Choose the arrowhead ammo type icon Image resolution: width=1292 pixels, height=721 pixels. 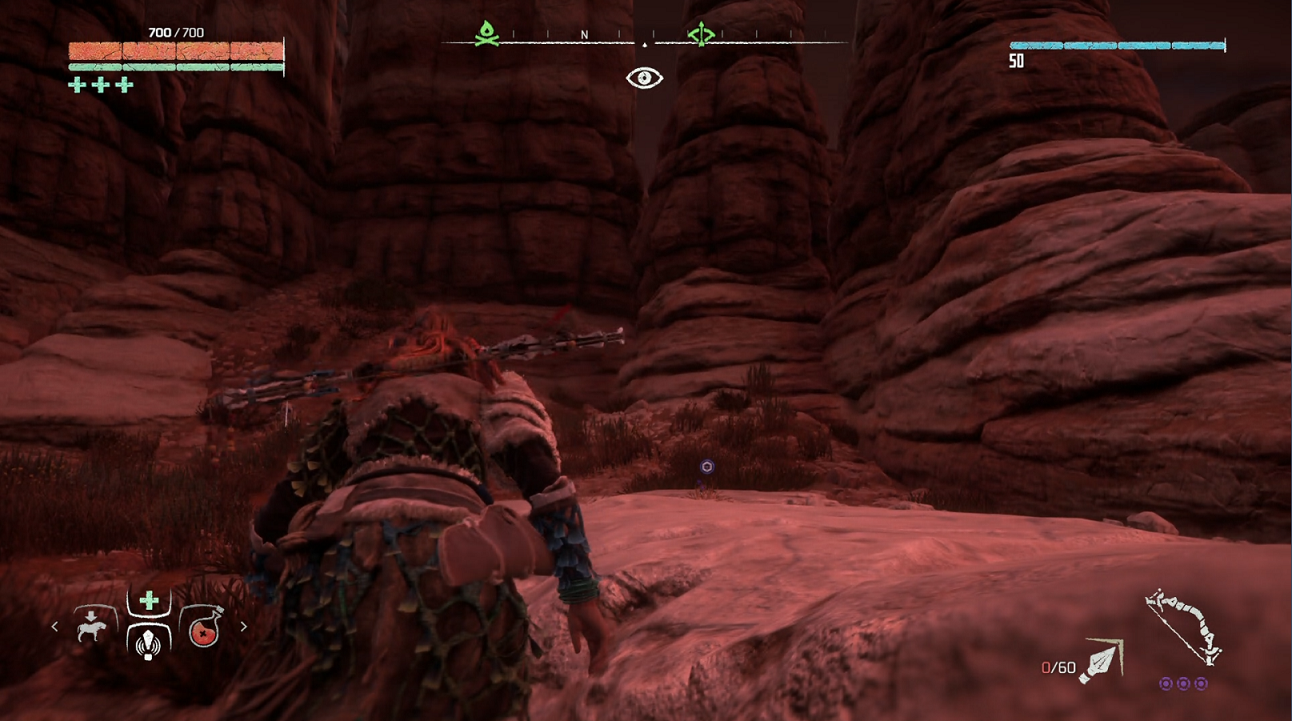1101,660
